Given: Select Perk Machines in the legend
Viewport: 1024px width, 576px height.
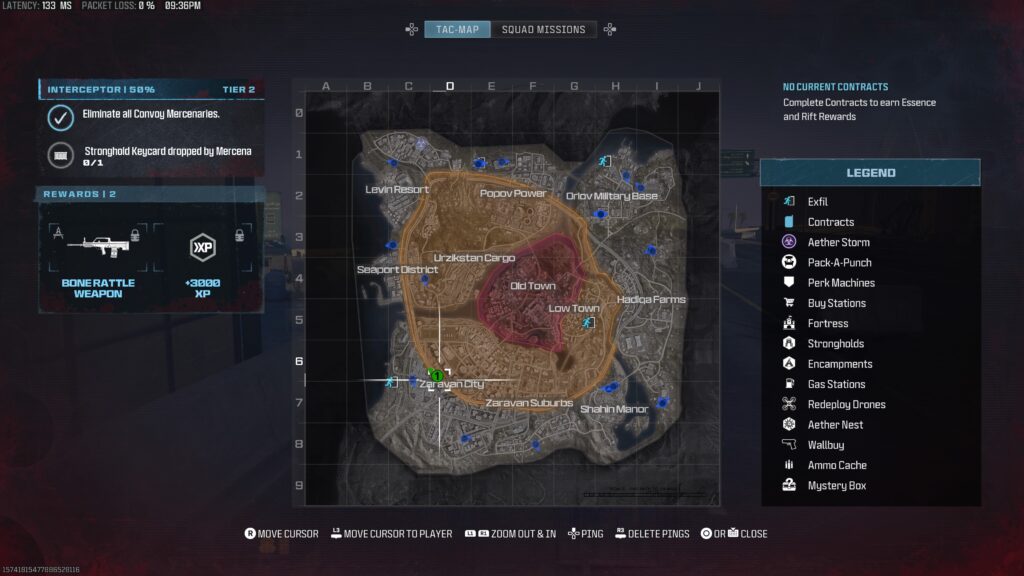Looking at the screenshot, I should click(x=840, y=283).
